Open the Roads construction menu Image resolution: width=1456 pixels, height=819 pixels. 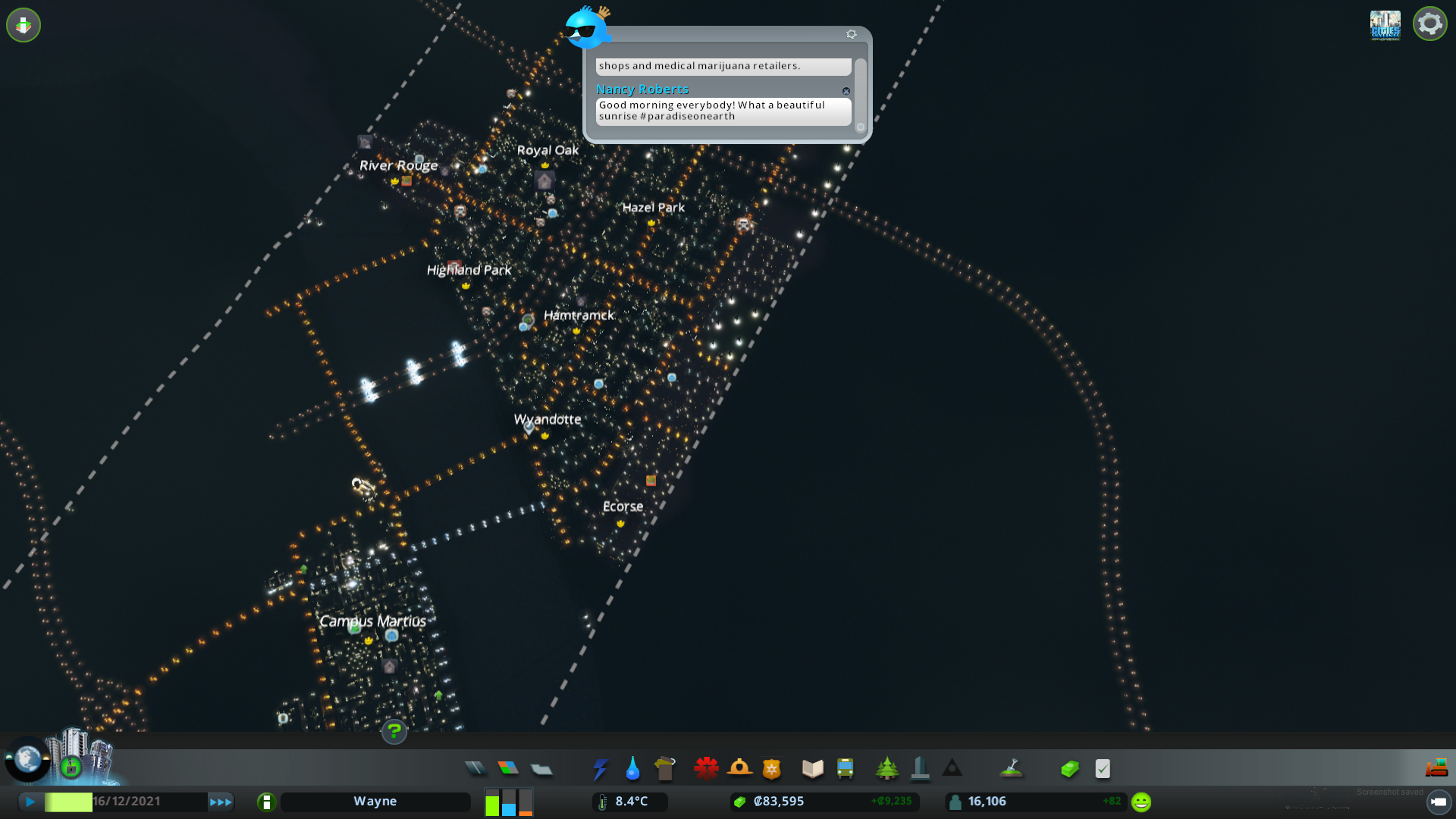(x=476, y=768)
